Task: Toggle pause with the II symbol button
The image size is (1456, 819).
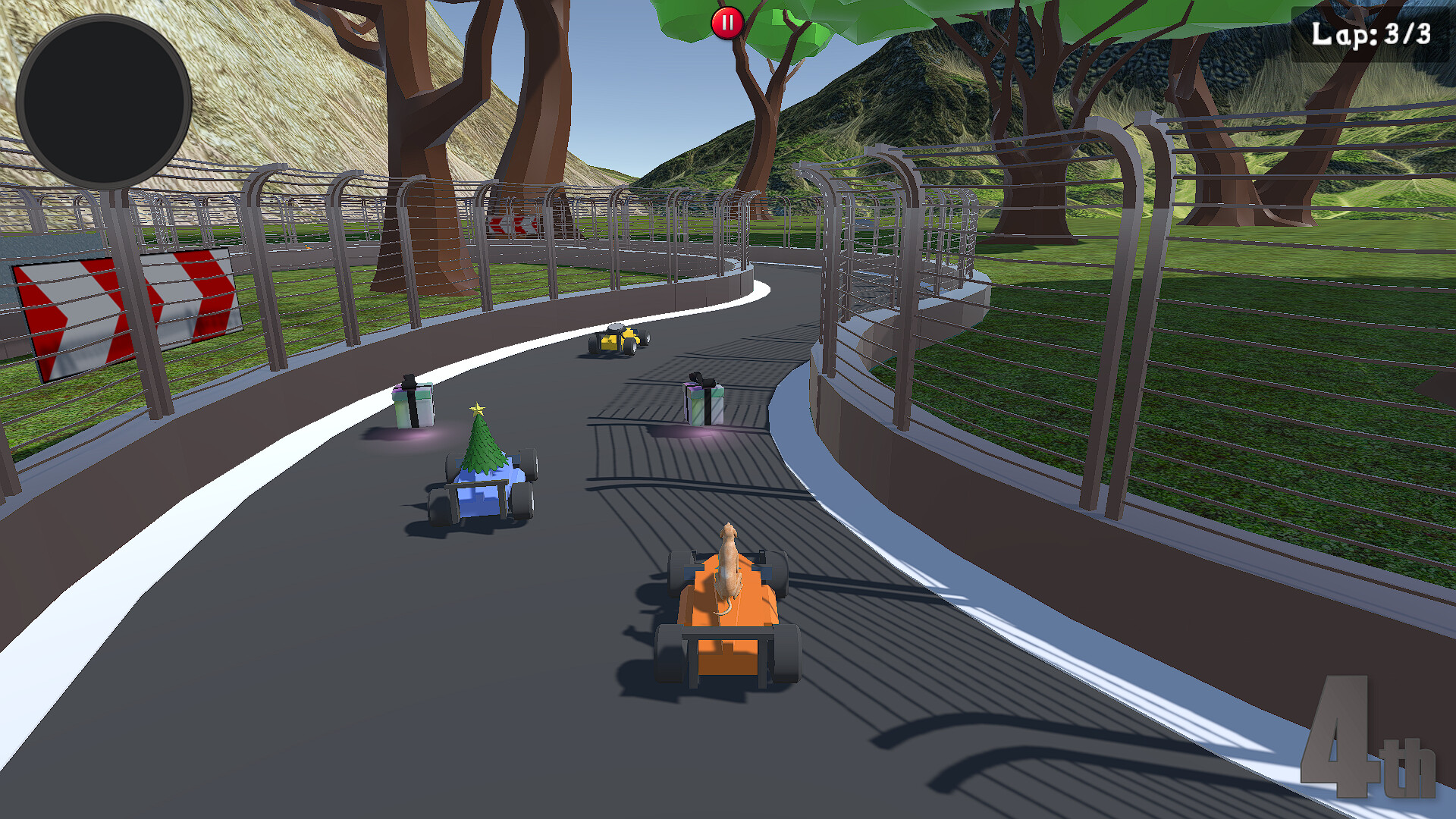Action: coord(727,22)
